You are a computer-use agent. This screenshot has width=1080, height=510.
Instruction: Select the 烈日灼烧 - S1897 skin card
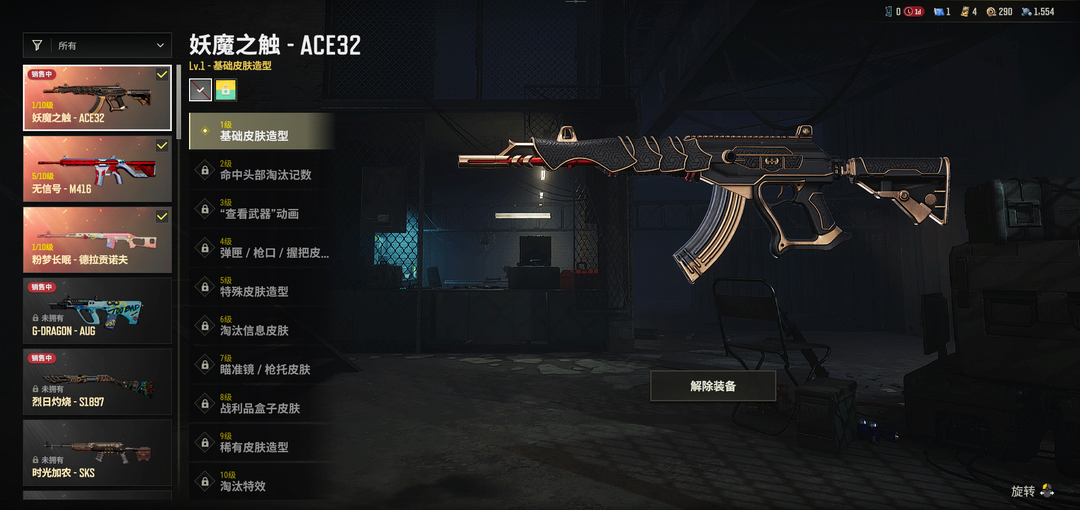coord(97,383)
